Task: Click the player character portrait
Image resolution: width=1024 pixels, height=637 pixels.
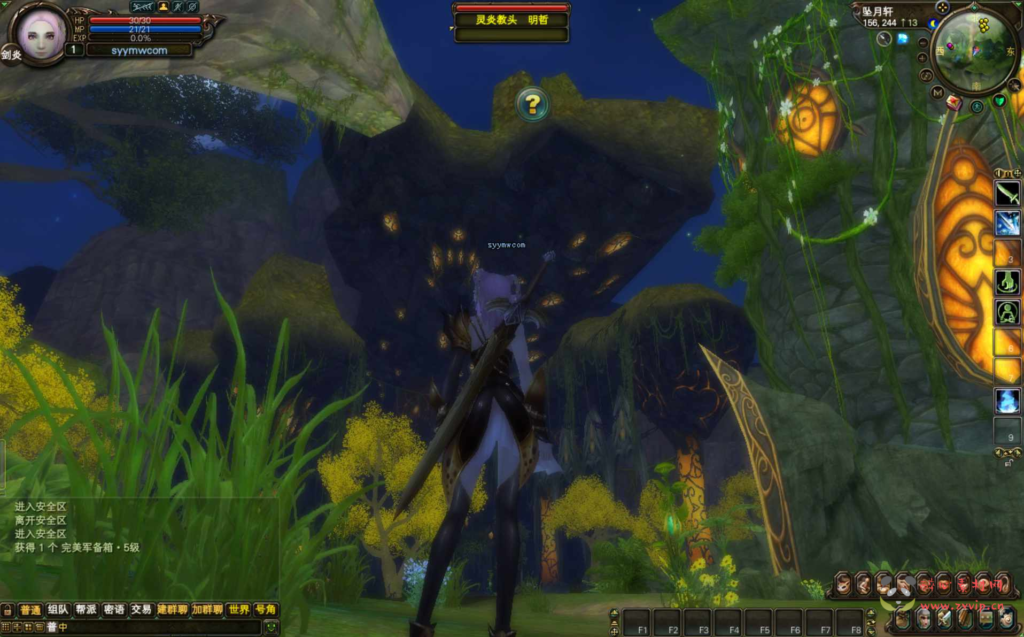Action: 40,36
